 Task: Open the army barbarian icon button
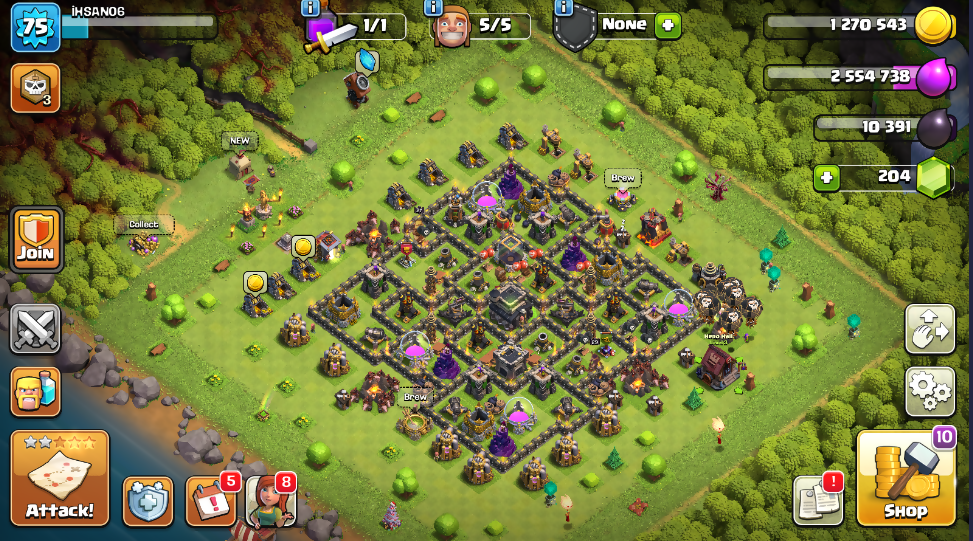point(36,391)
